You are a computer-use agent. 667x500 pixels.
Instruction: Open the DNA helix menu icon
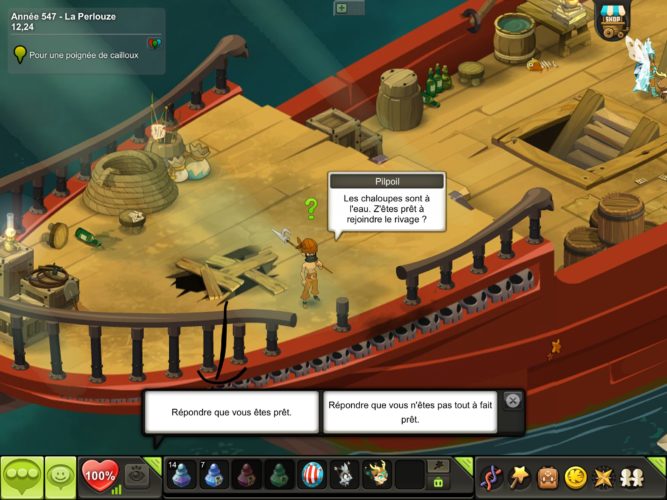coord(492,475)
